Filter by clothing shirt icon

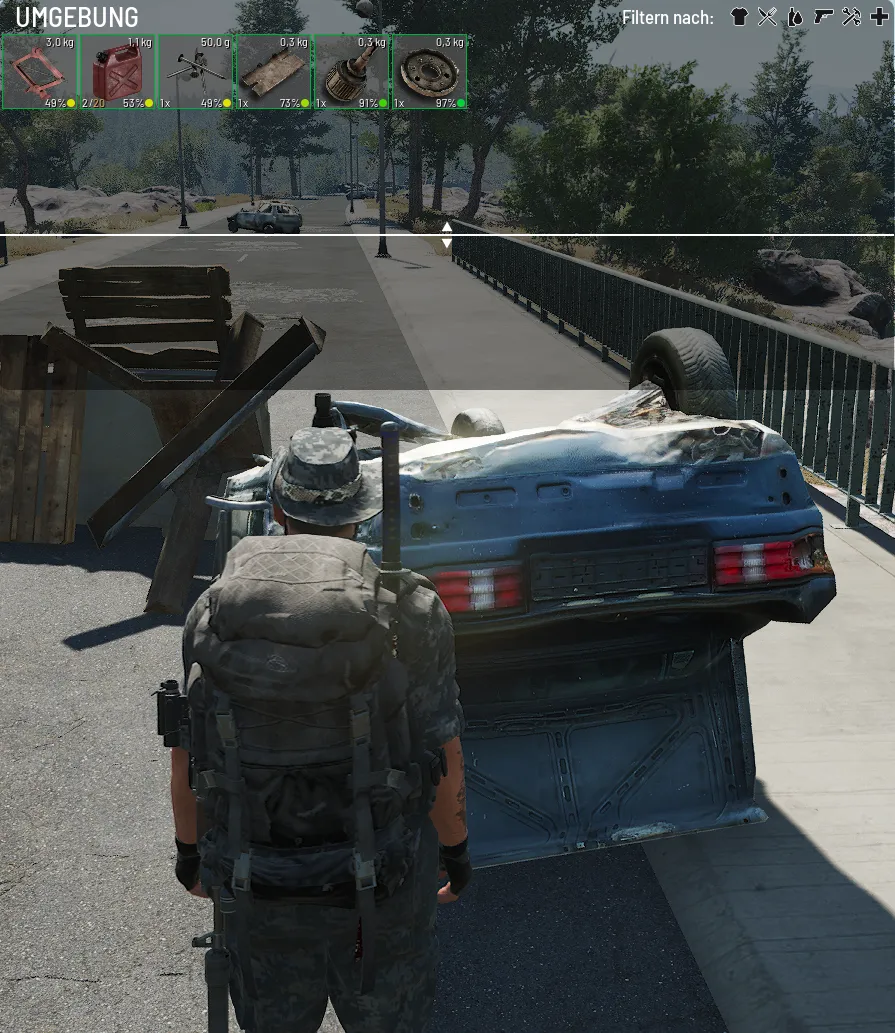click(x=739, y=17)
